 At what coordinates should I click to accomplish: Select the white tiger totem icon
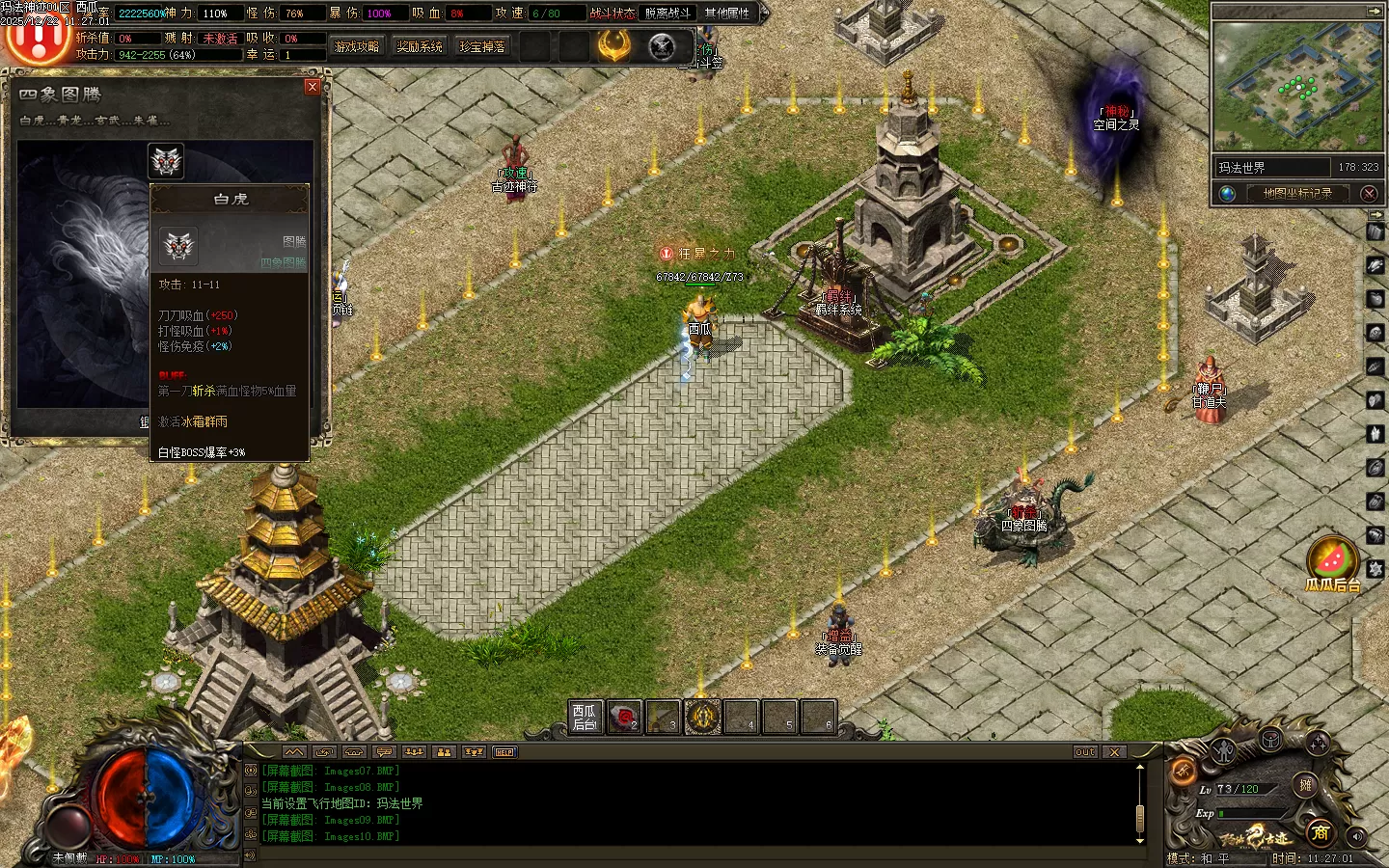point(166,162)
